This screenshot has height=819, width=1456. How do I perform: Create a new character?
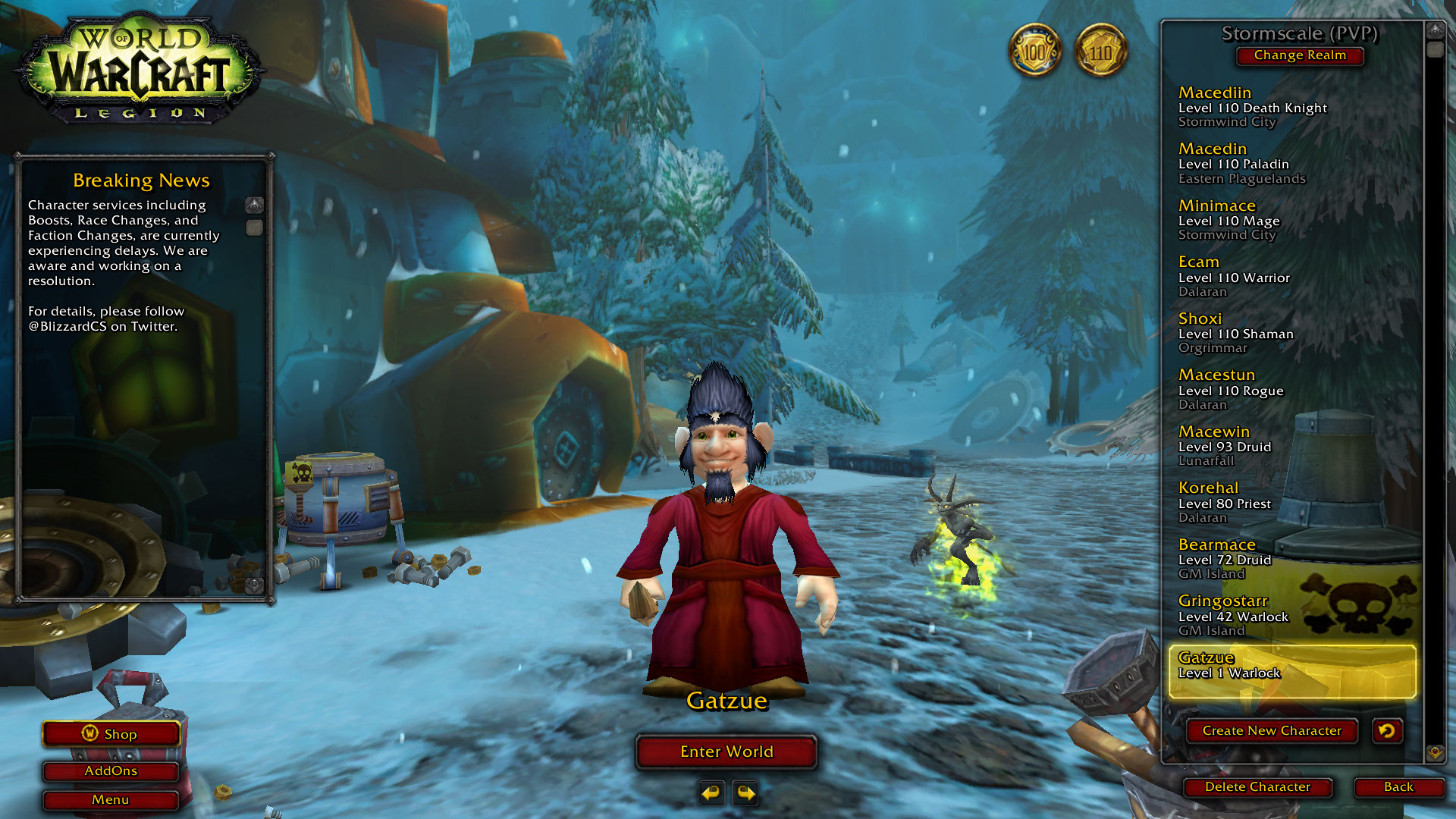pyautogui.click(x=1271, y=731)
